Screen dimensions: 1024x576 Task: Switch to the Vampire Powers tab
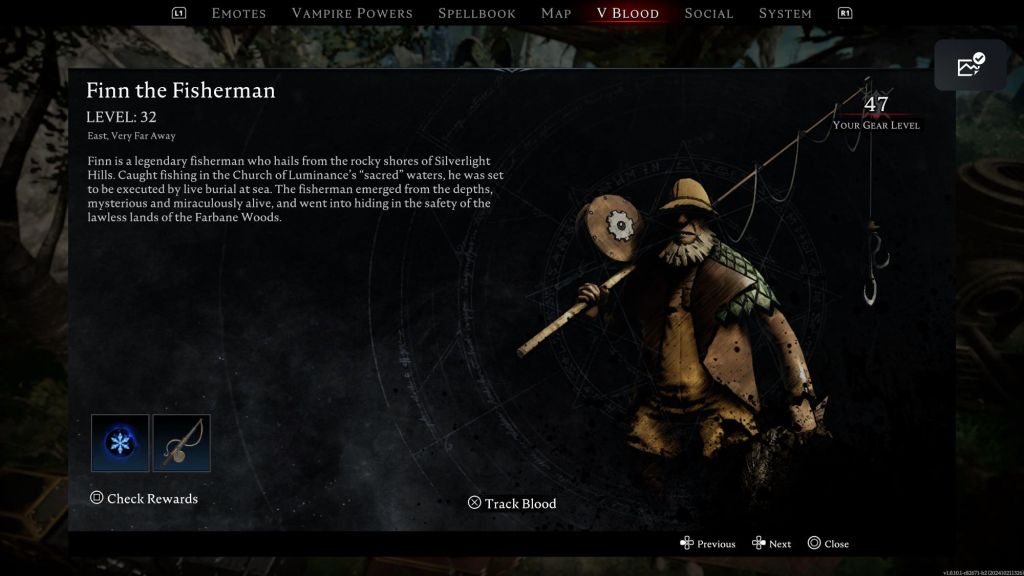tap(352, 13)
